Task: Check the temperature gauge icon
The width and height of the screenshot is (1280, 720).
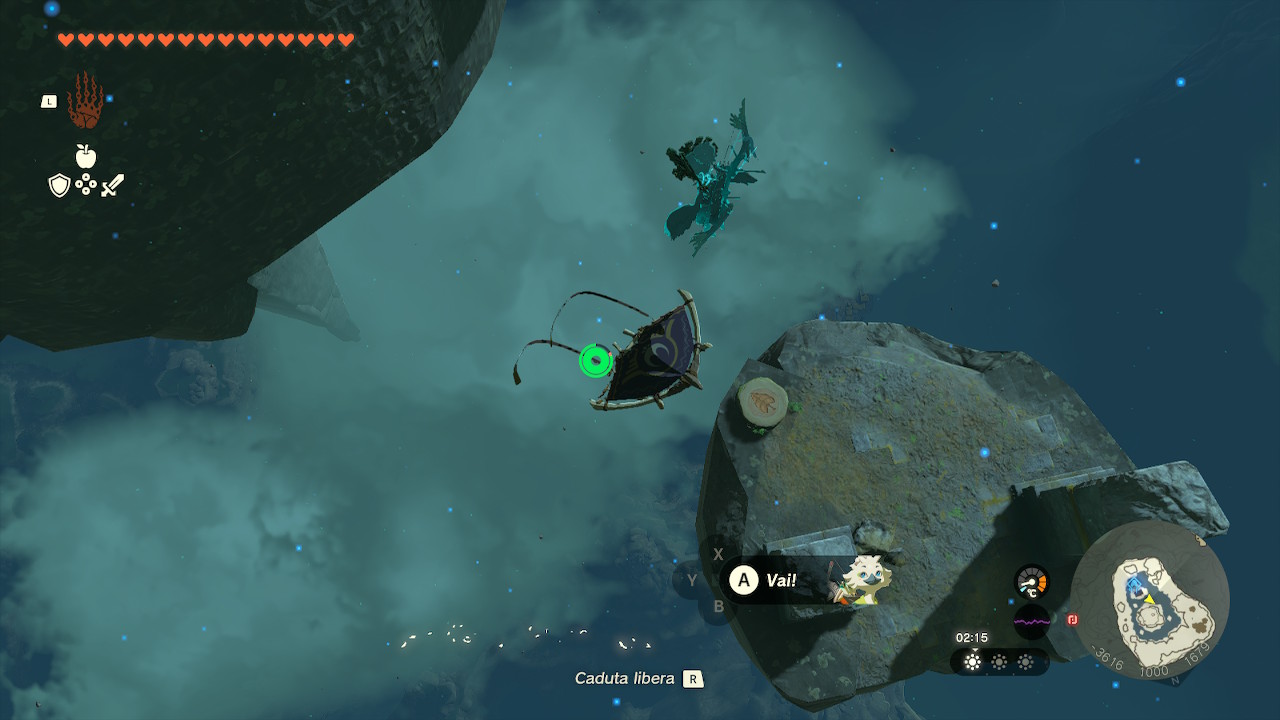Action: click(1031, 582)
